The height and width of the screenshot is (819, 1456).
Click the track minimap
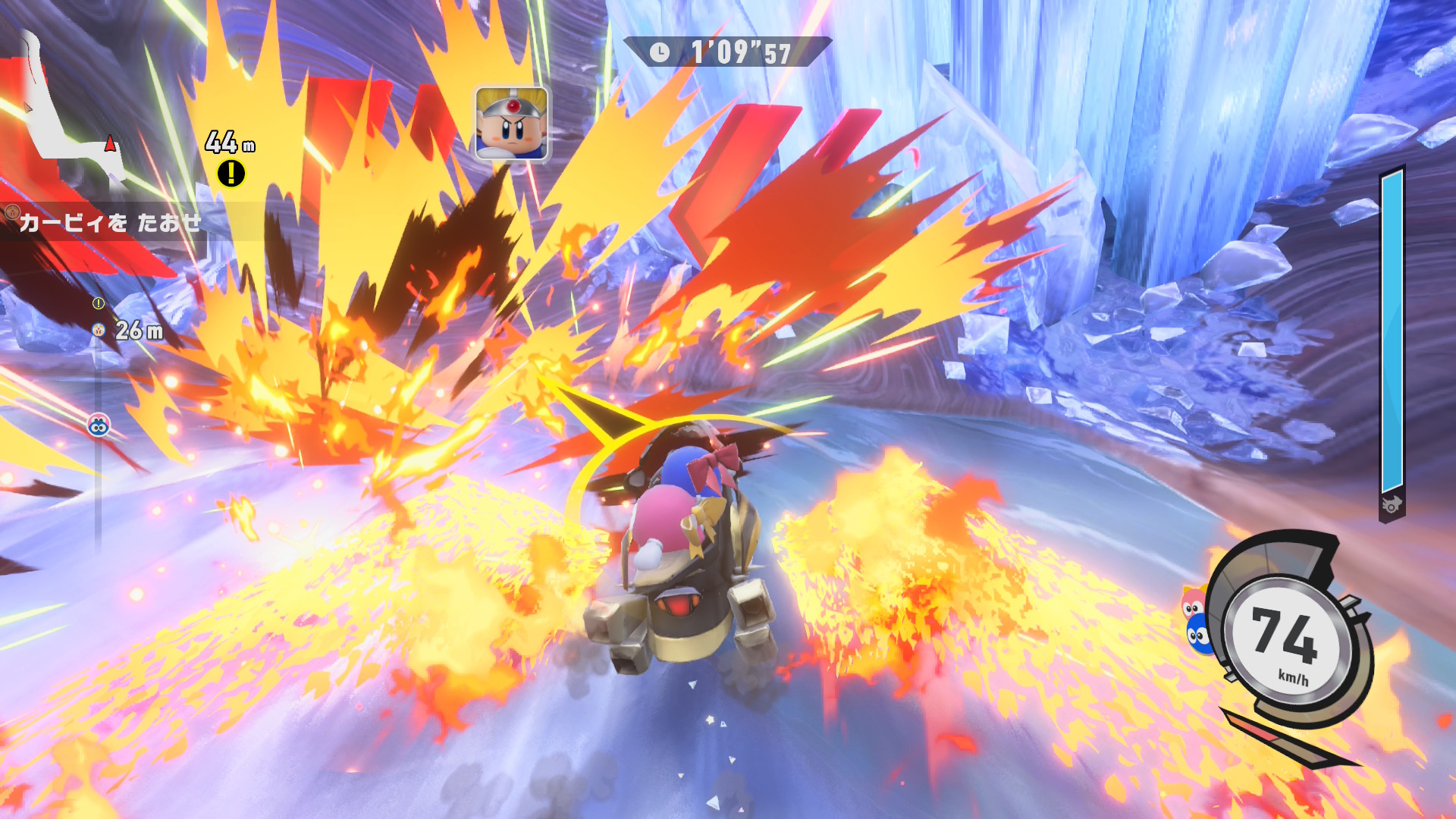72,114
